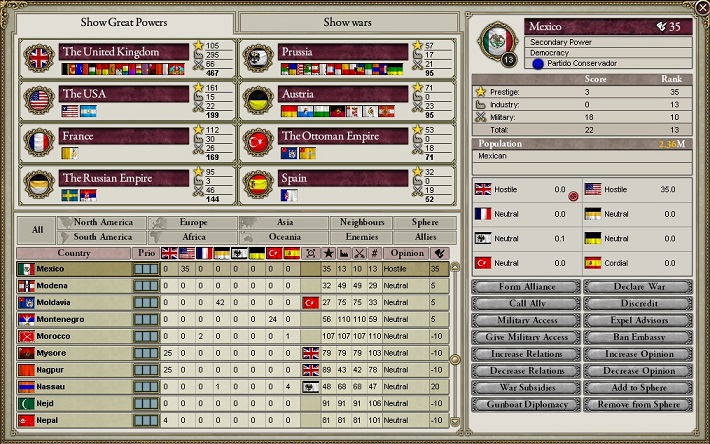Show All countries filter

[x=37, y=230]
